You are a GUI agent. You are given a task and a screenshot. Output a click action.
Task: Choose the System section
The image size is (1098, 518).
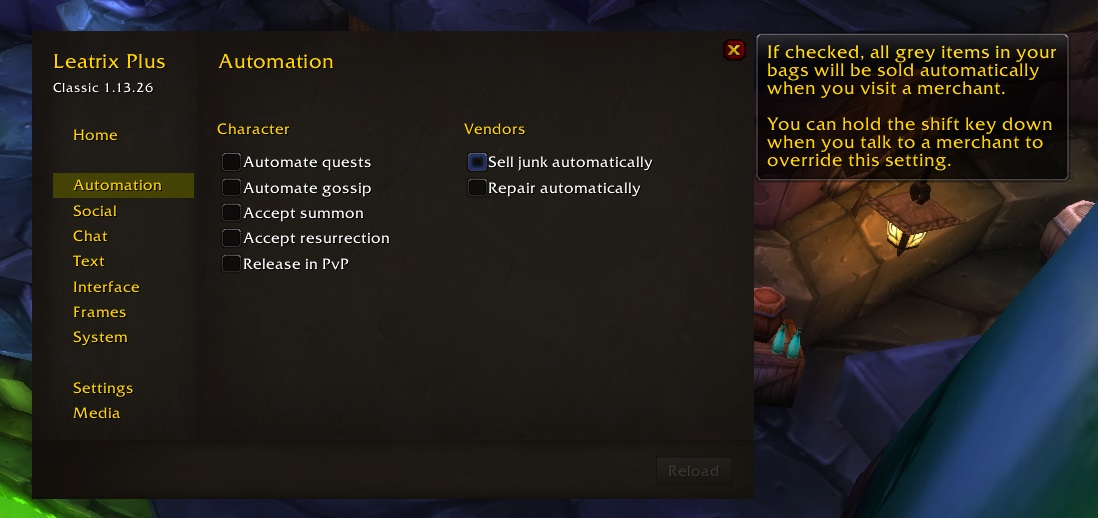click(100, 337)
